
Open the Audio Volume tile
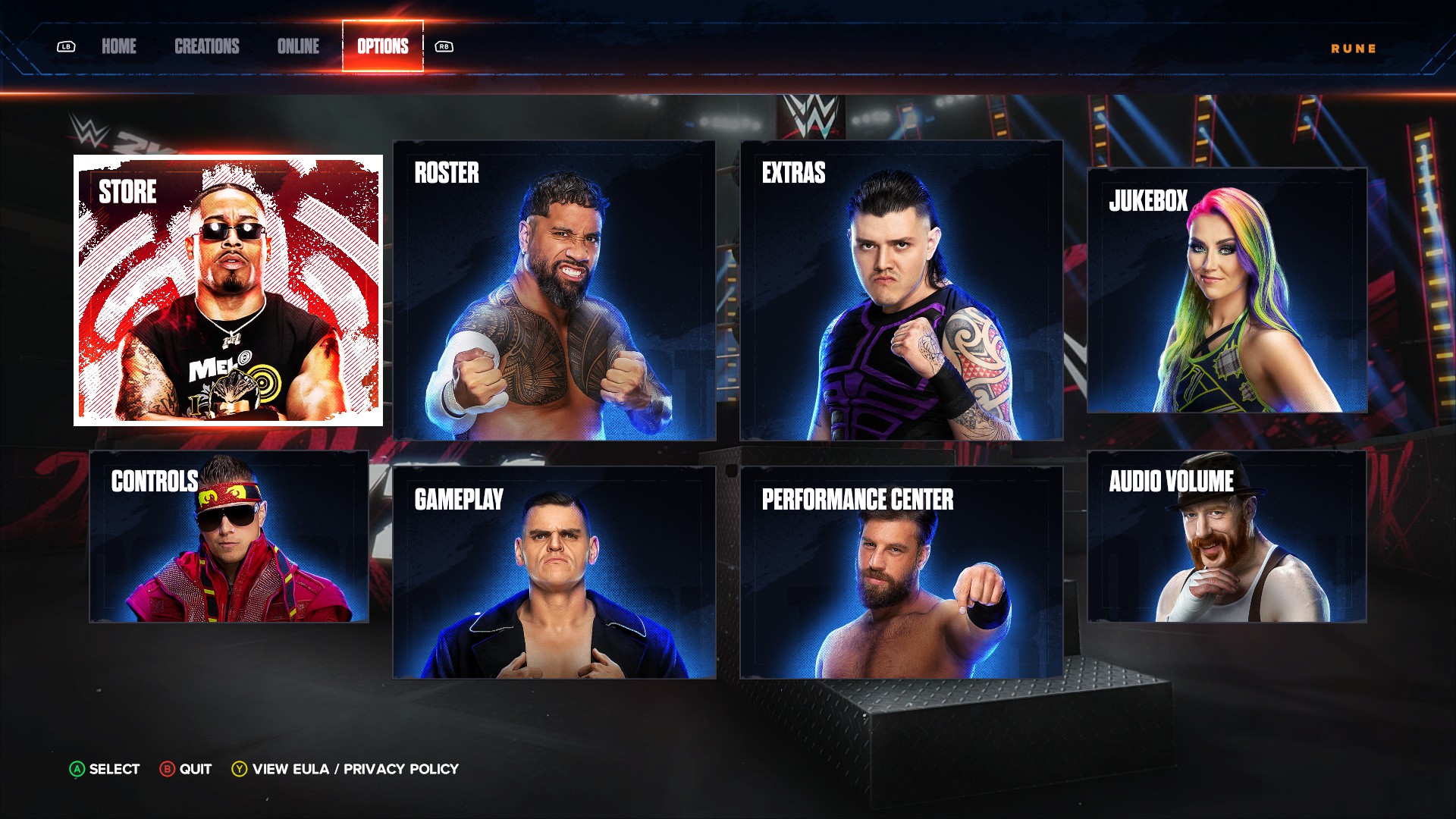coord(1227,537)
